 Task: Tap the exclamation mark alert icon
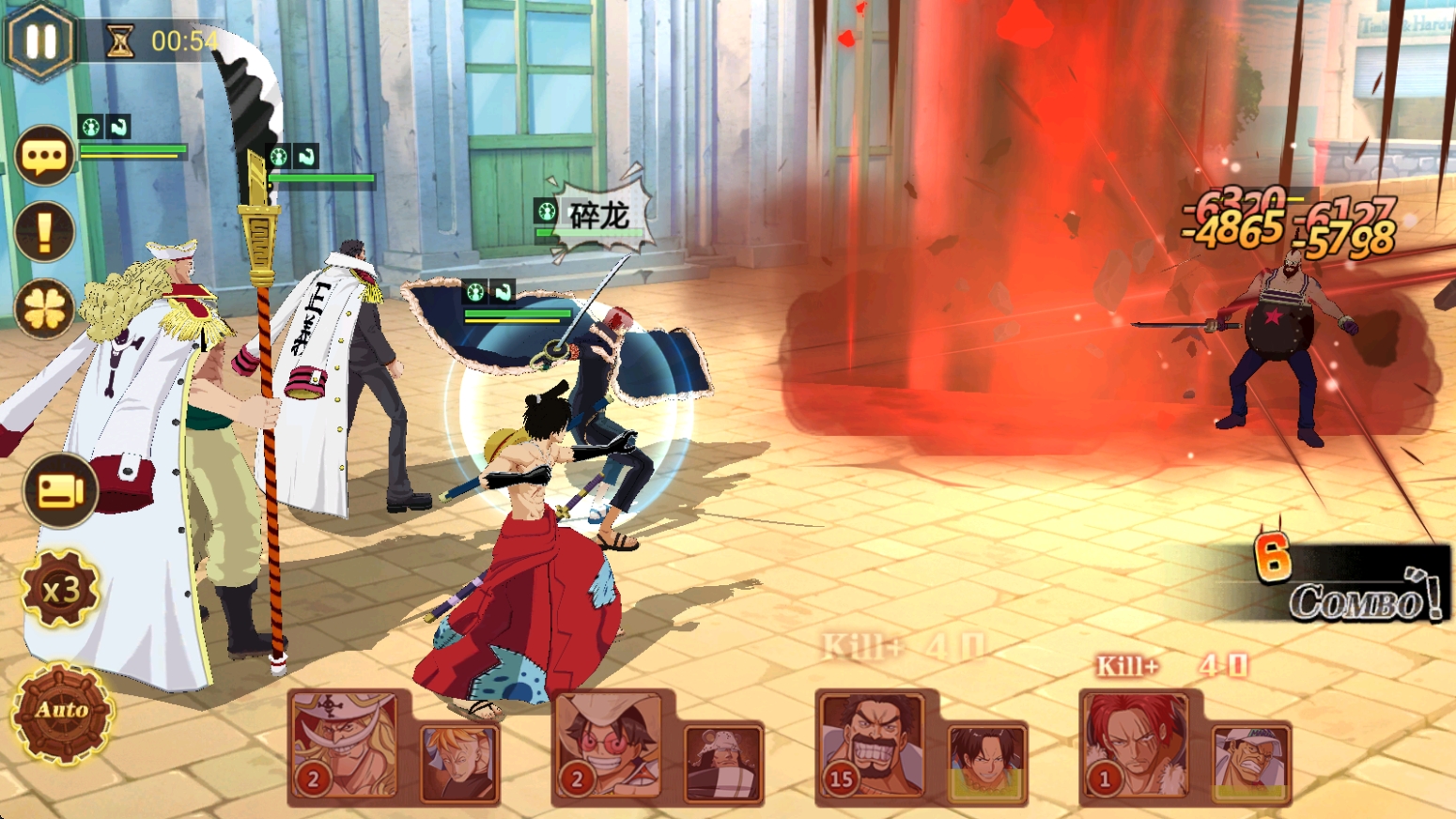tap(44, 231)
